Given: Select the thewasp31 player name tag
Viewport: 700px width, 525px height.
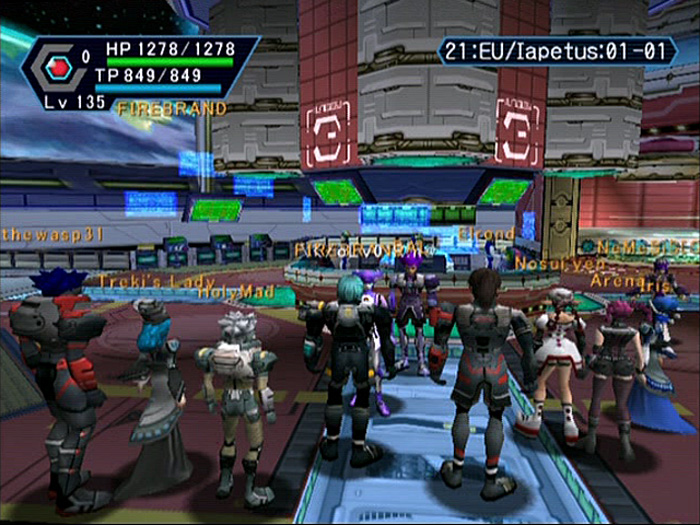Looking at the screenshot, I should pos(53,234).
